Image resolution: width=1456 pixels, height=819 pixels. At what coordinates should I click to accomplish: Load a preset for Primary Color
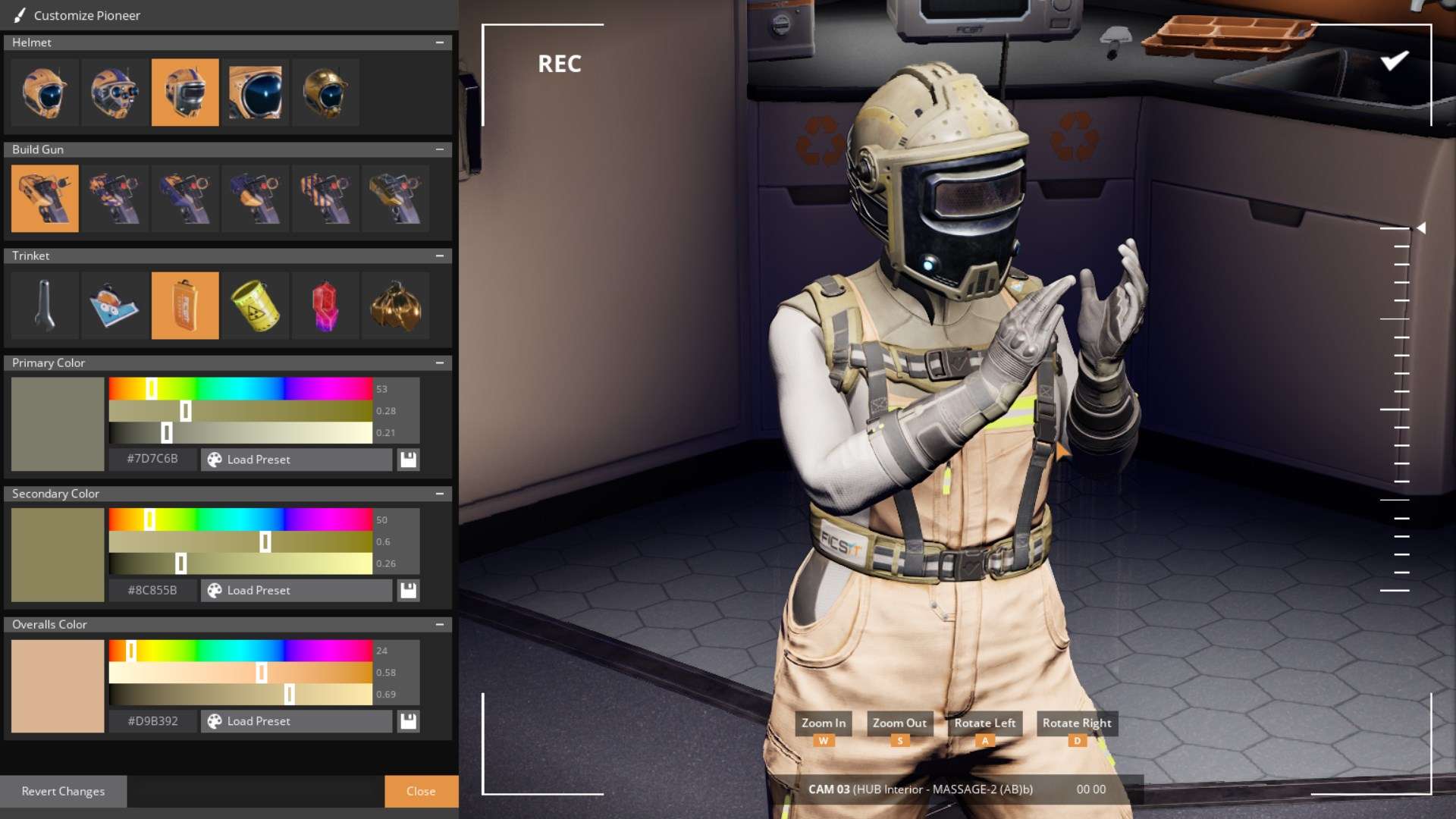point(296,460)
